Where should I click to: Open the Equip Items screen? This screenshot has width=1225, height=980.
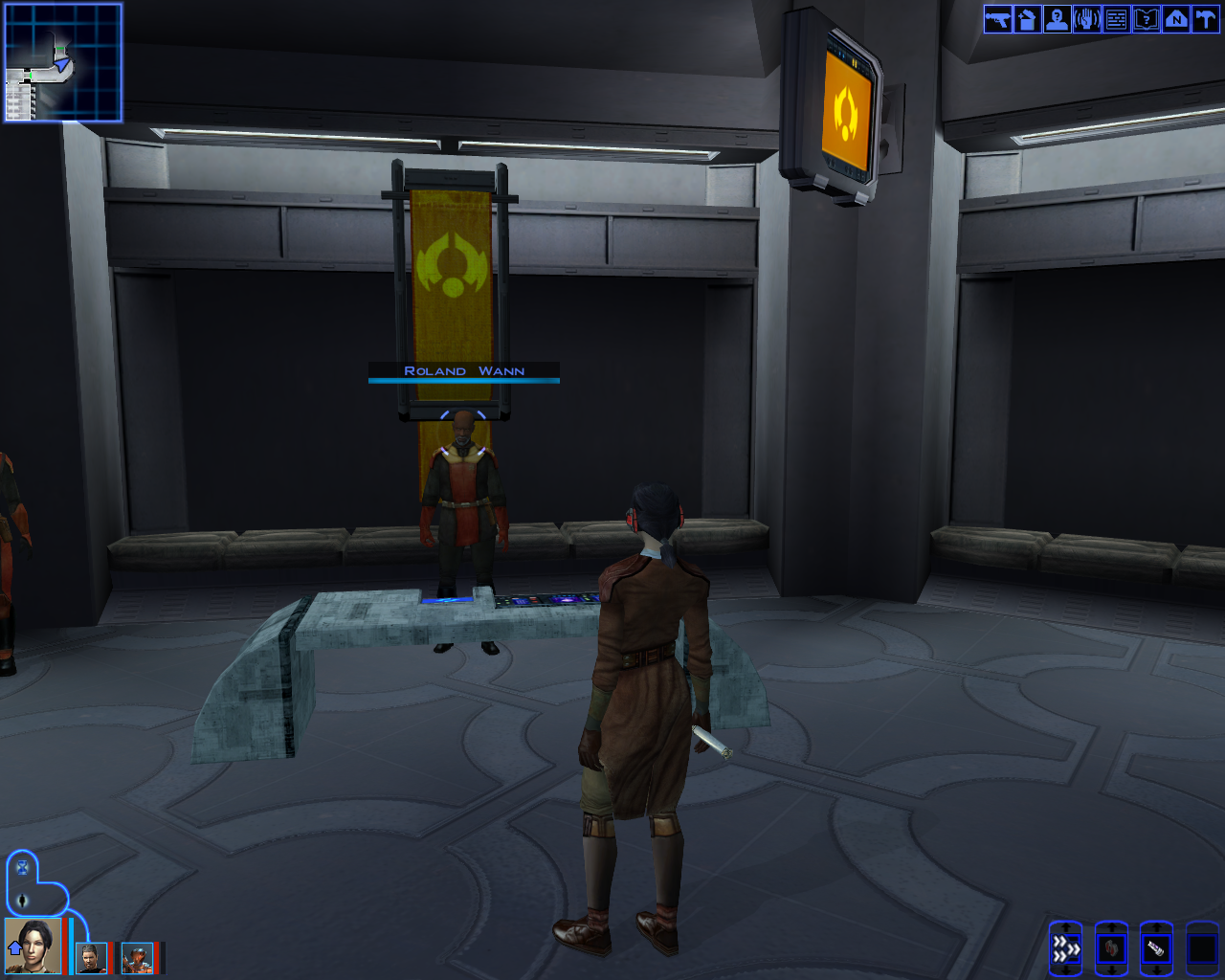(x=996, y=18)
